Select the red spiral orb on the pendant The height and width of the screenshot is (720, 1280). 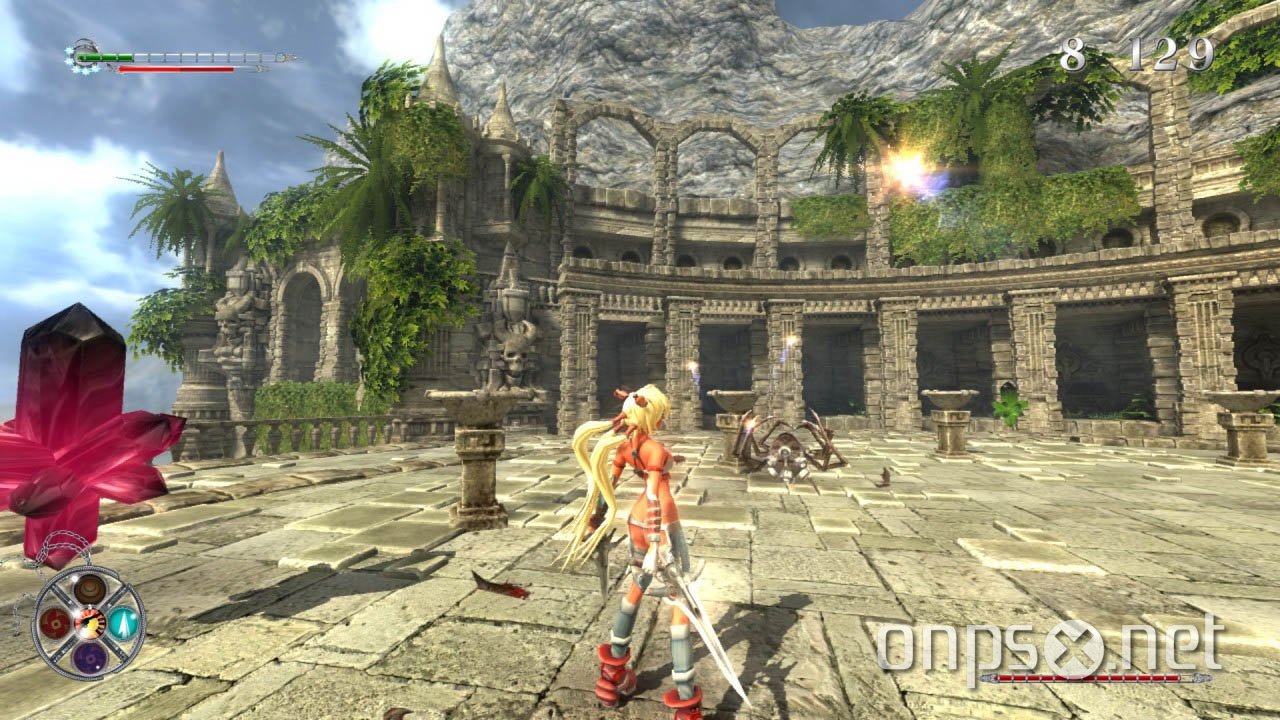click(54, 623)
